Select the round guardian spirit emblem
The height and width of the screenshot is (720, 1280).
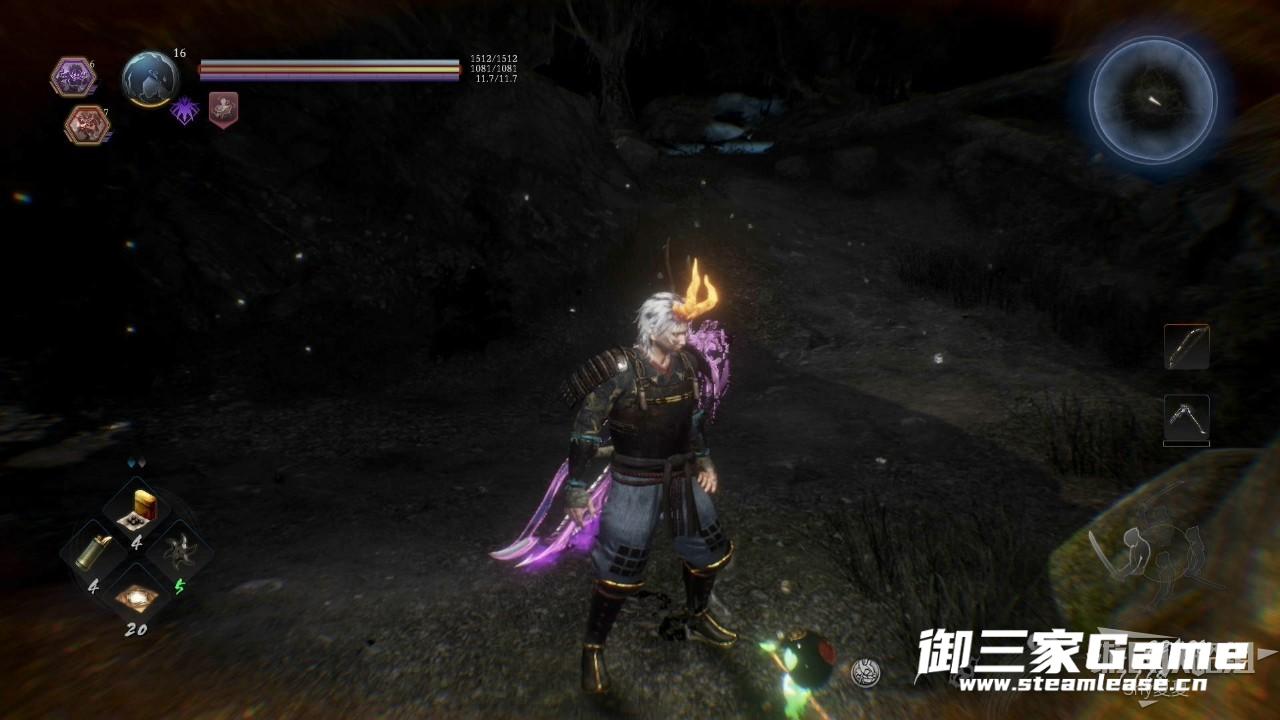[x=150, y=78]
